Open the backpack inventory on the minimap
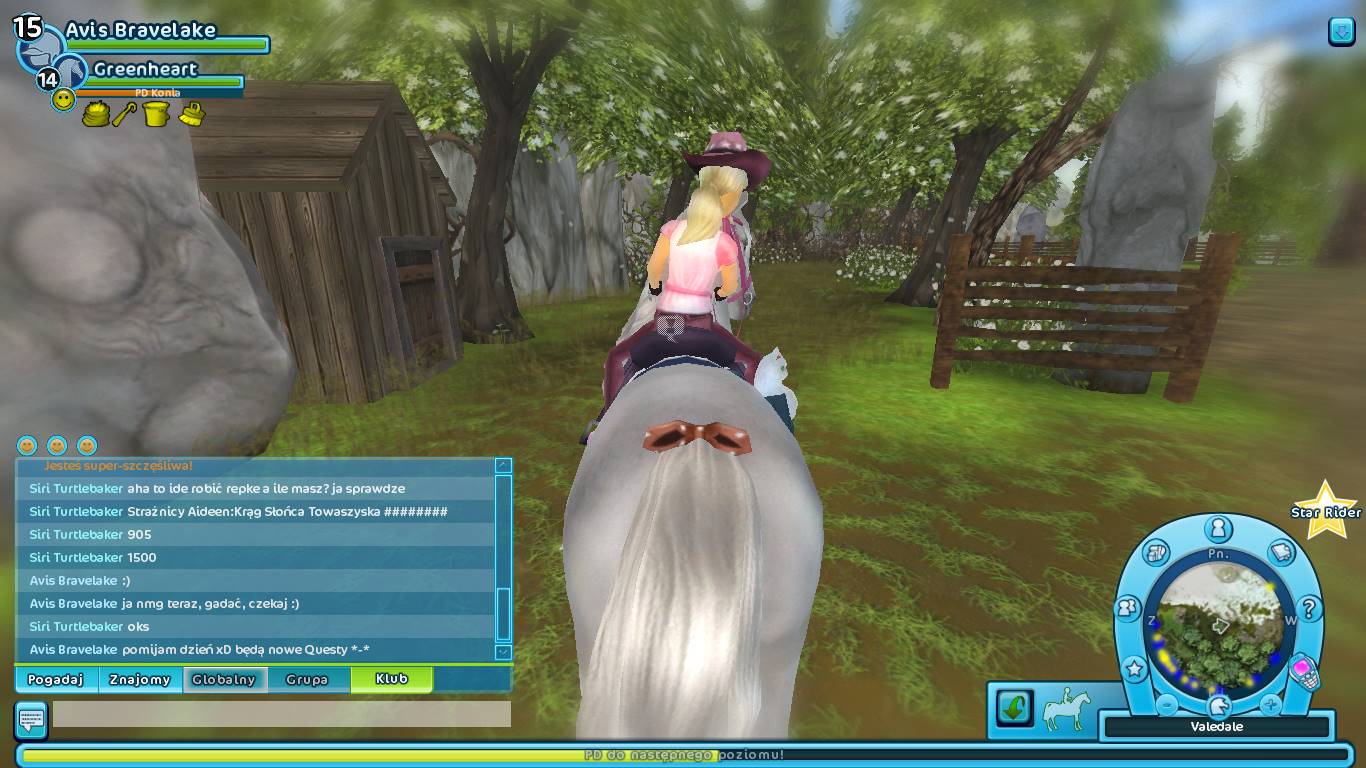 point(1156,554)
